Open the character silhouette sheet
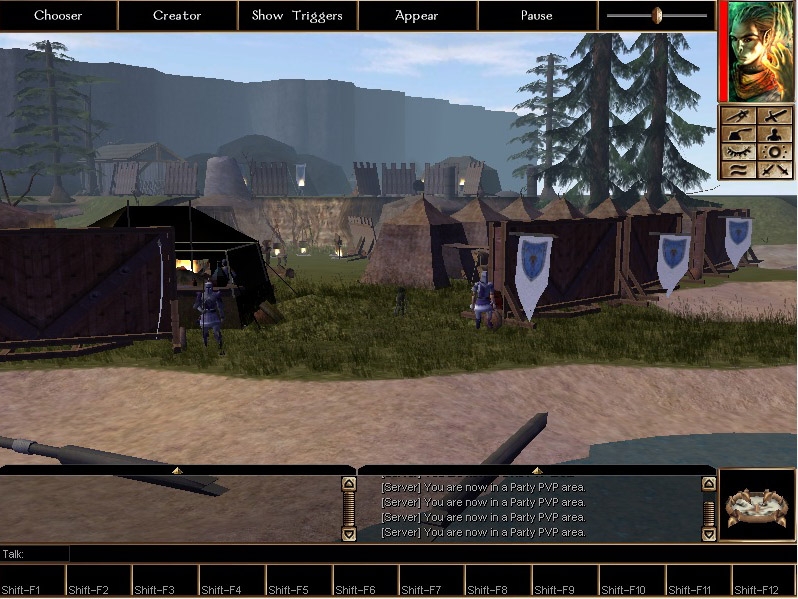The height and width of the screenshot is (599, 798). [775, 134]
